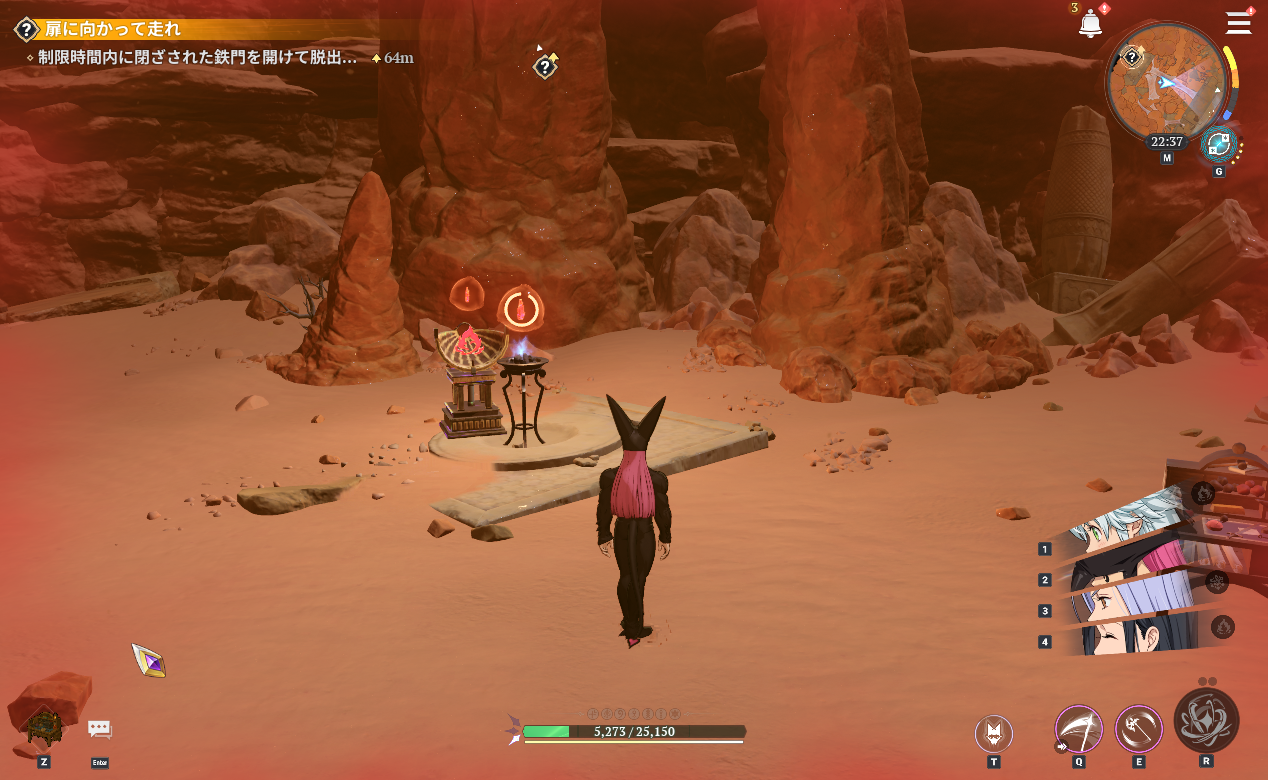Trigger the large ultimate skill icon

pos(1206,720)
